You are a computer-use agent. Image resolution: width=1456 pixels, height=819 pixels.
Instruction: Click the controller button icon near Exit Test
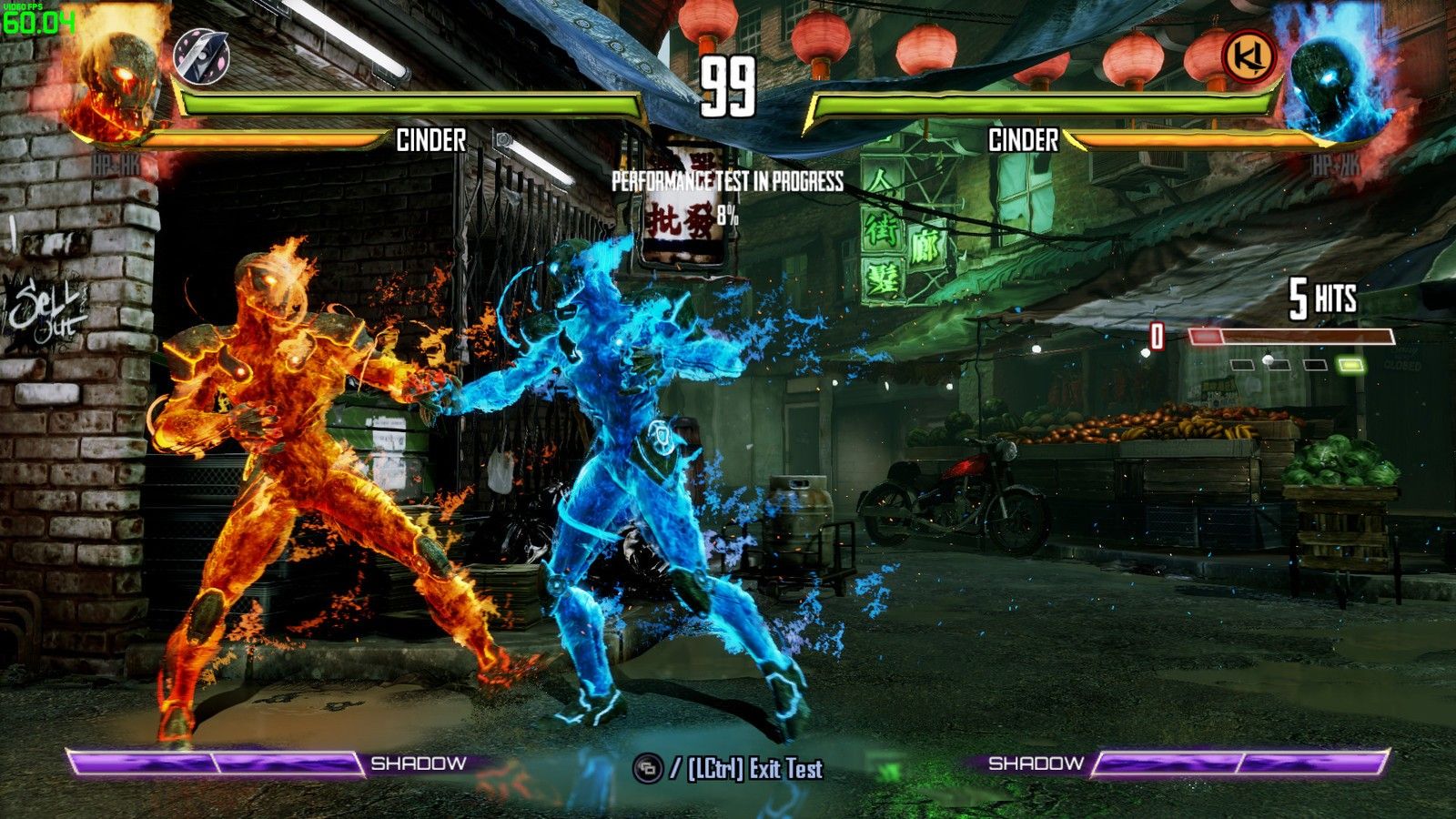click(x=646, y=768)
